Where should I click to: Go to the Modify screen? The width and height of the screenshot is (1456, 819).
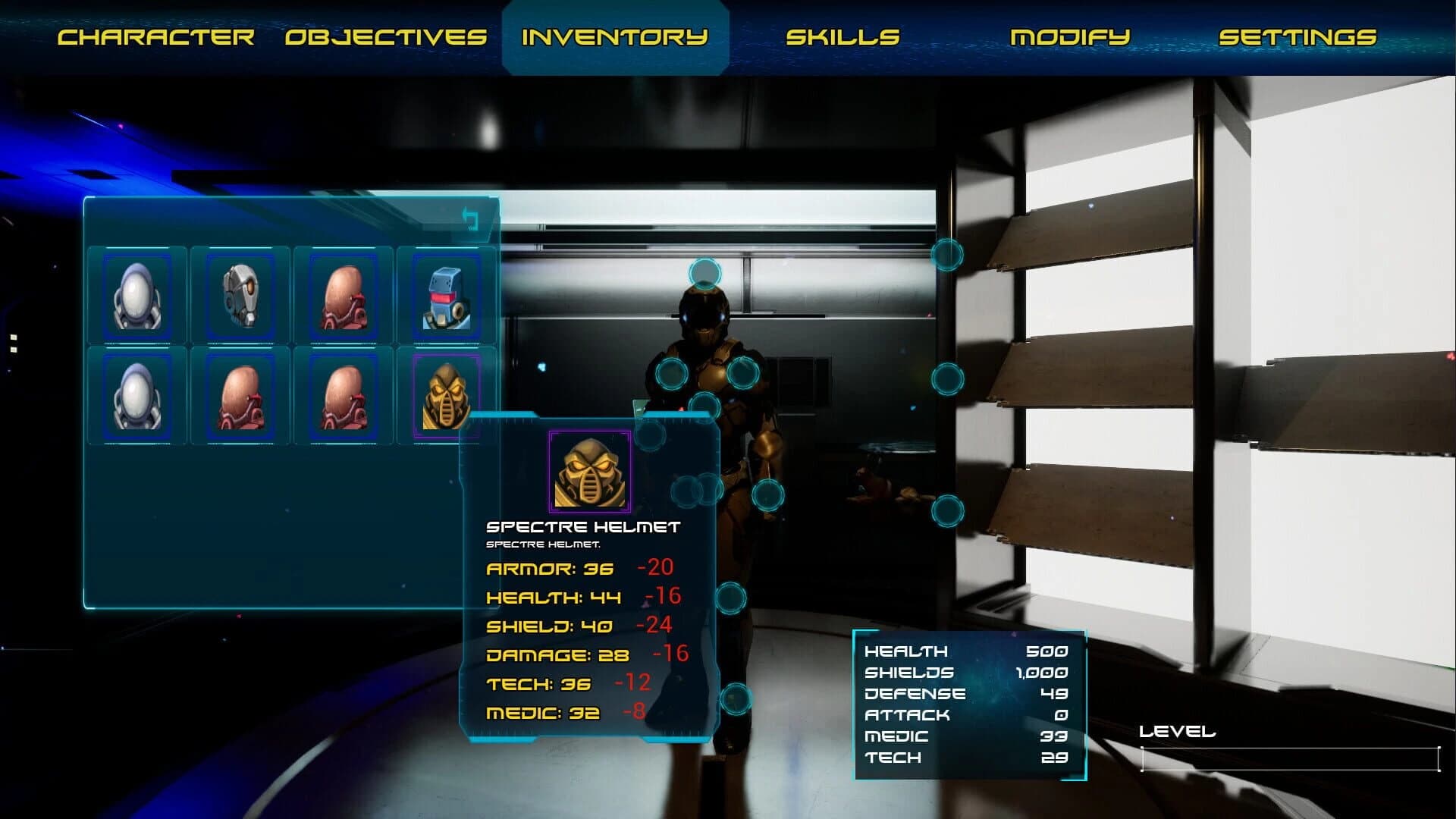click(1069, 35)
